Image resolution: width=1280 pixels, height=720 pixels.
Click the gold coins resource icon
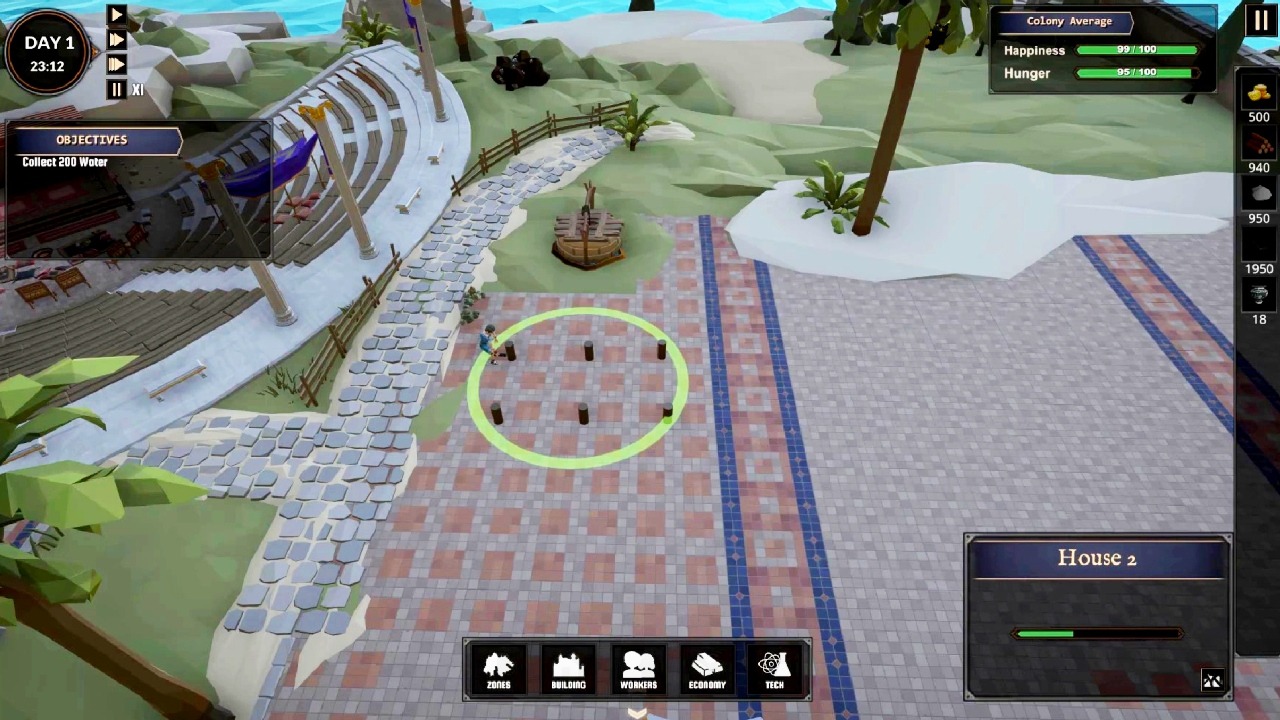click(1258, 93)
